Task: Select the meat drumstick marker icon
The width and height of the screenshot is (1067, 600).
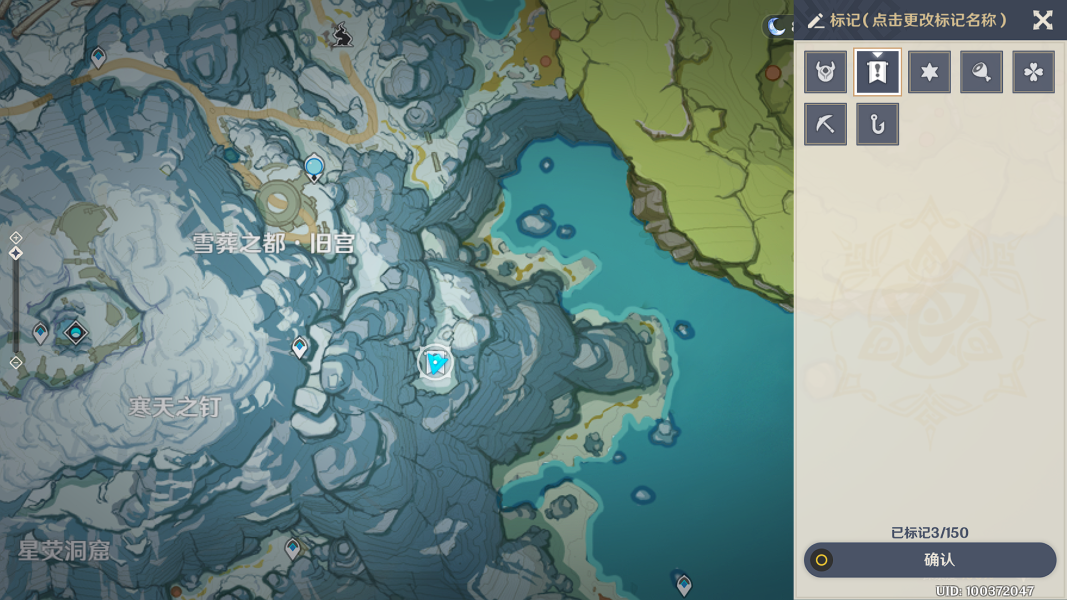Action: [x=982, y=72]
